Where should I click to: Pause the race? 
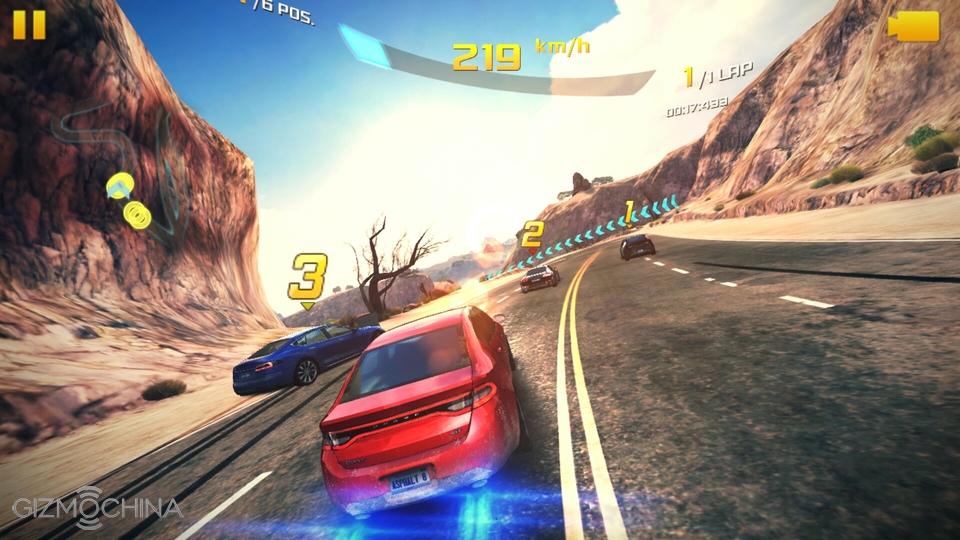pyautogui.click(x=29, y=24)
